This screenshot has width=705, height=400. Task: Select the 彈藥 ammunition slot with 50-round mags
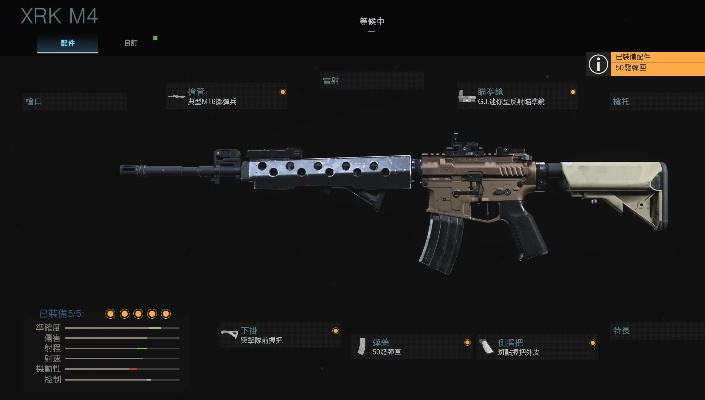click(412, 346)
